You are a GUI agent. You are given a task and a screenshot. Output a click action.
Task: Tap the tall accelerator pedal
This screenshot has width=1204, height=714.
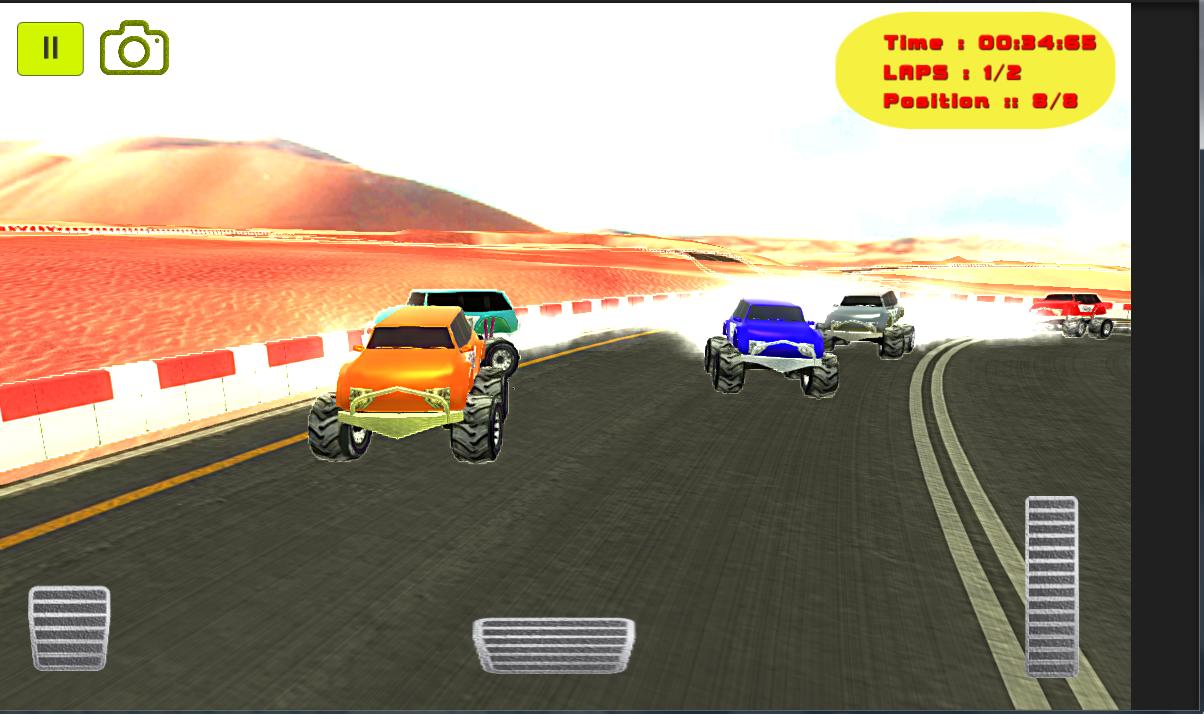coord(1051,585)
